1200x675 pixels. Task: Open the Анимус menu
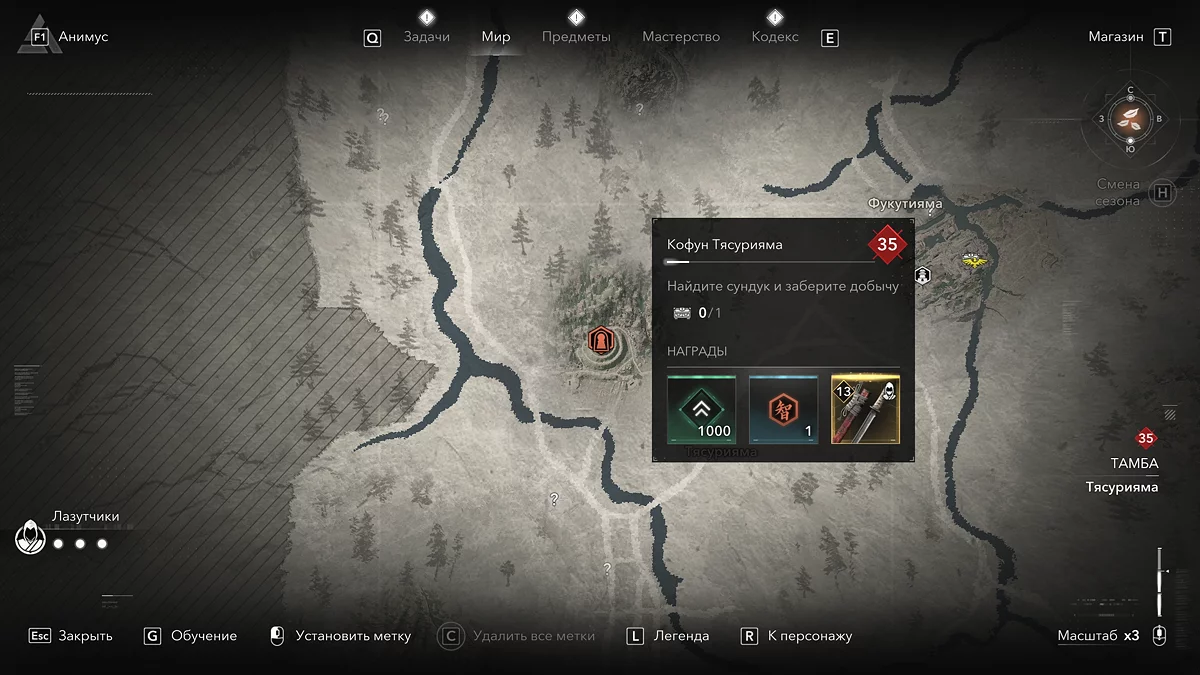(83, 37)
